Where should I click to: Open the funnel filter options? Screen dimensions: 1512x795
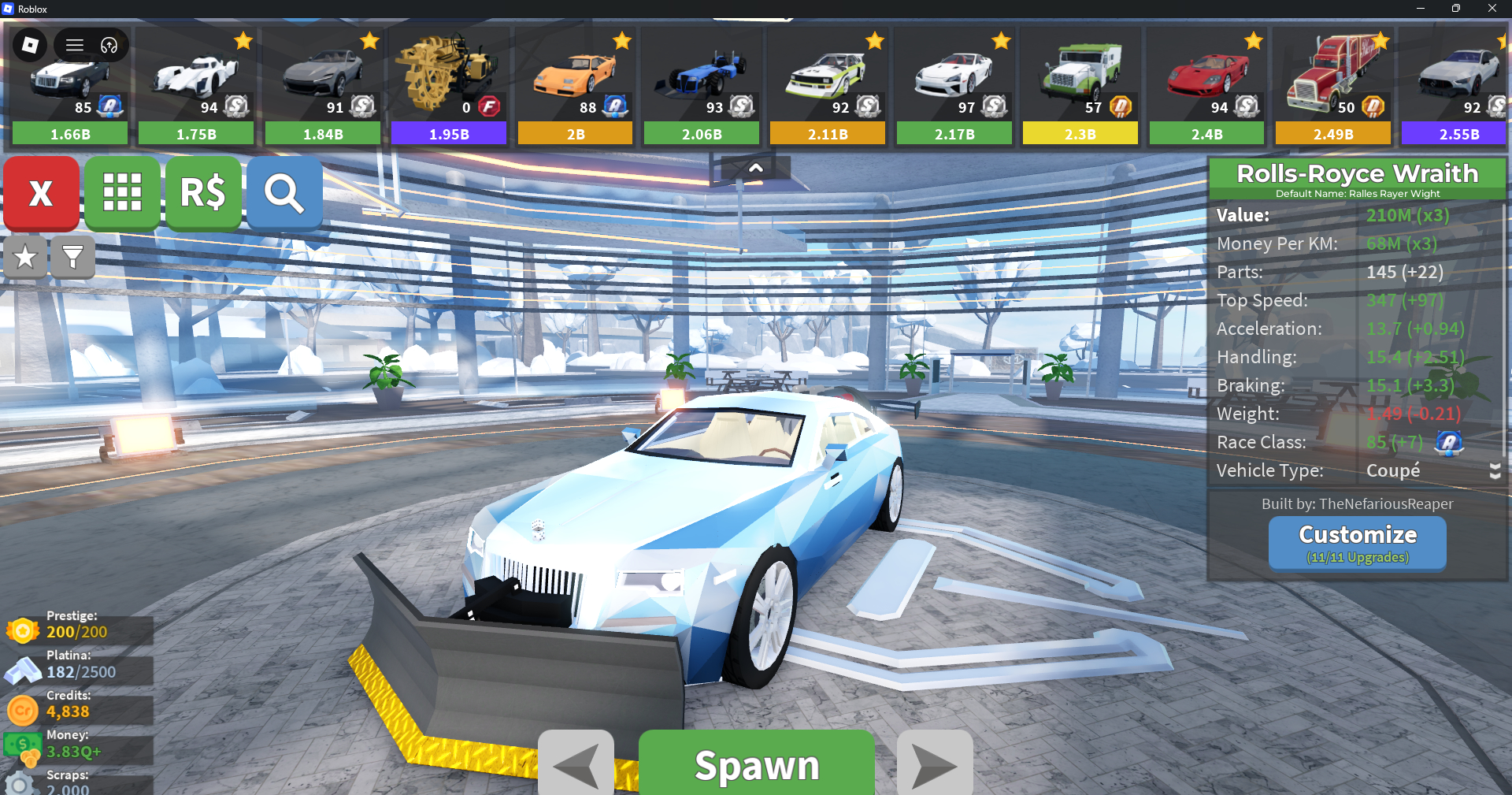pos(72,257)
